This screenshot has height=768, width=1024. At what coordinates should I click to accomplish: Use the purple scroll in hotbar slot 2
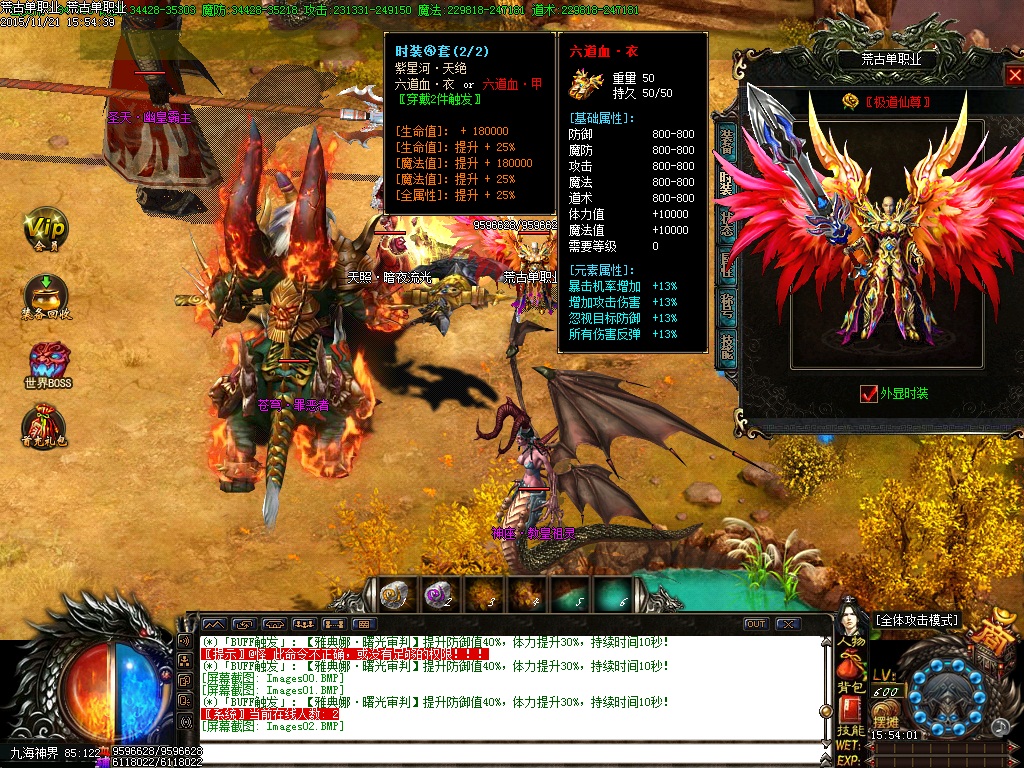pyautogui.click(x=438, y=593)
